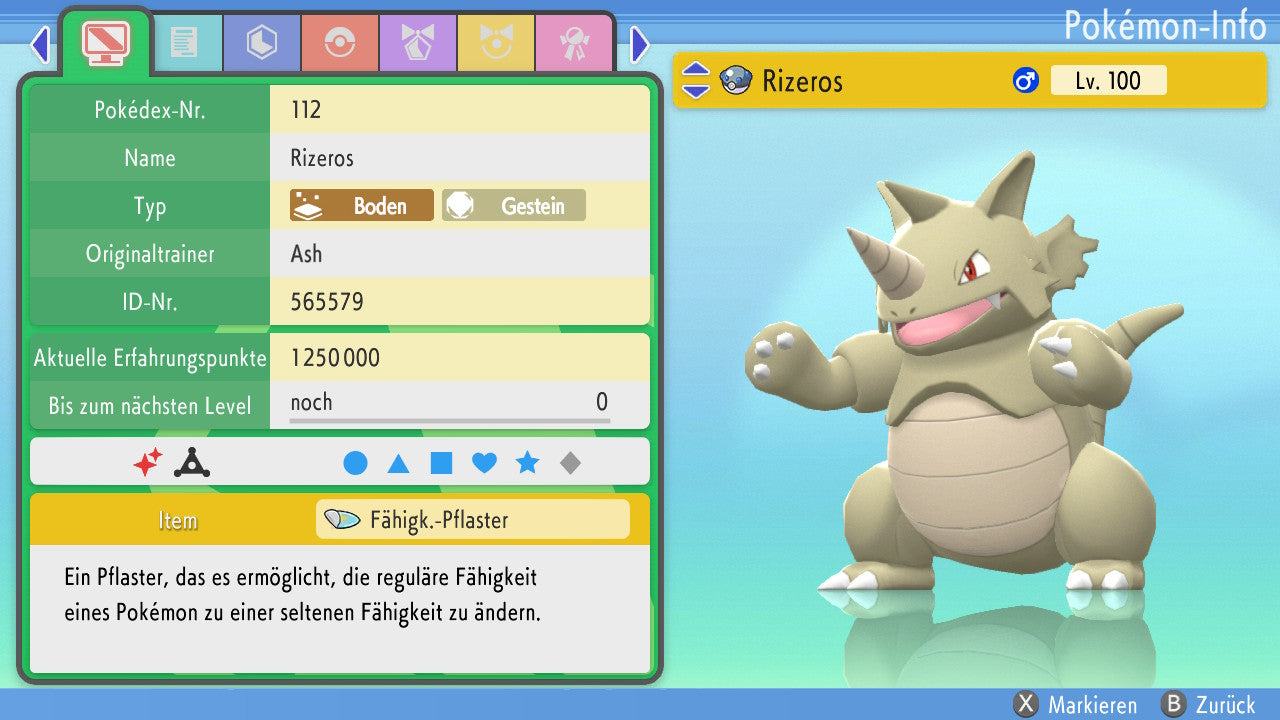Toggle the square marking

[x=441, y=463]
